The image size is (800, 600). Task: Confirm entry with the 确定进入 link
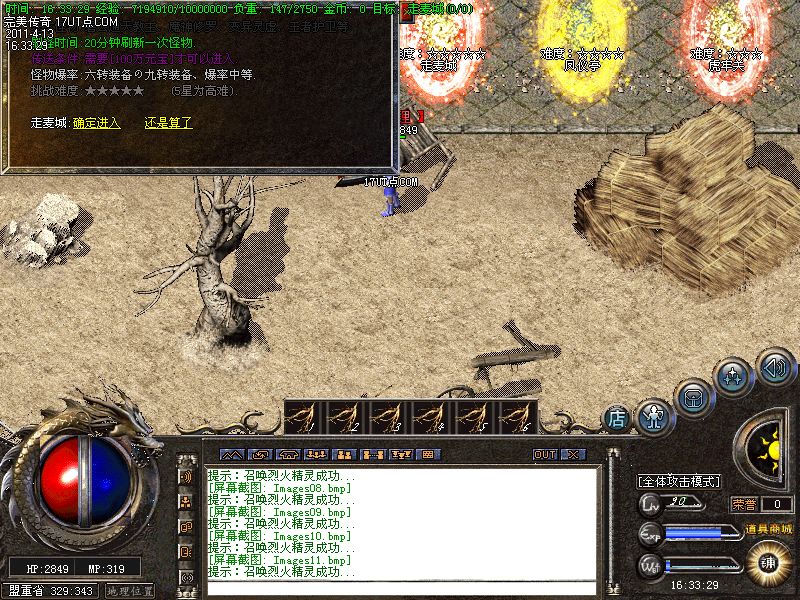[x=96, y=123]
